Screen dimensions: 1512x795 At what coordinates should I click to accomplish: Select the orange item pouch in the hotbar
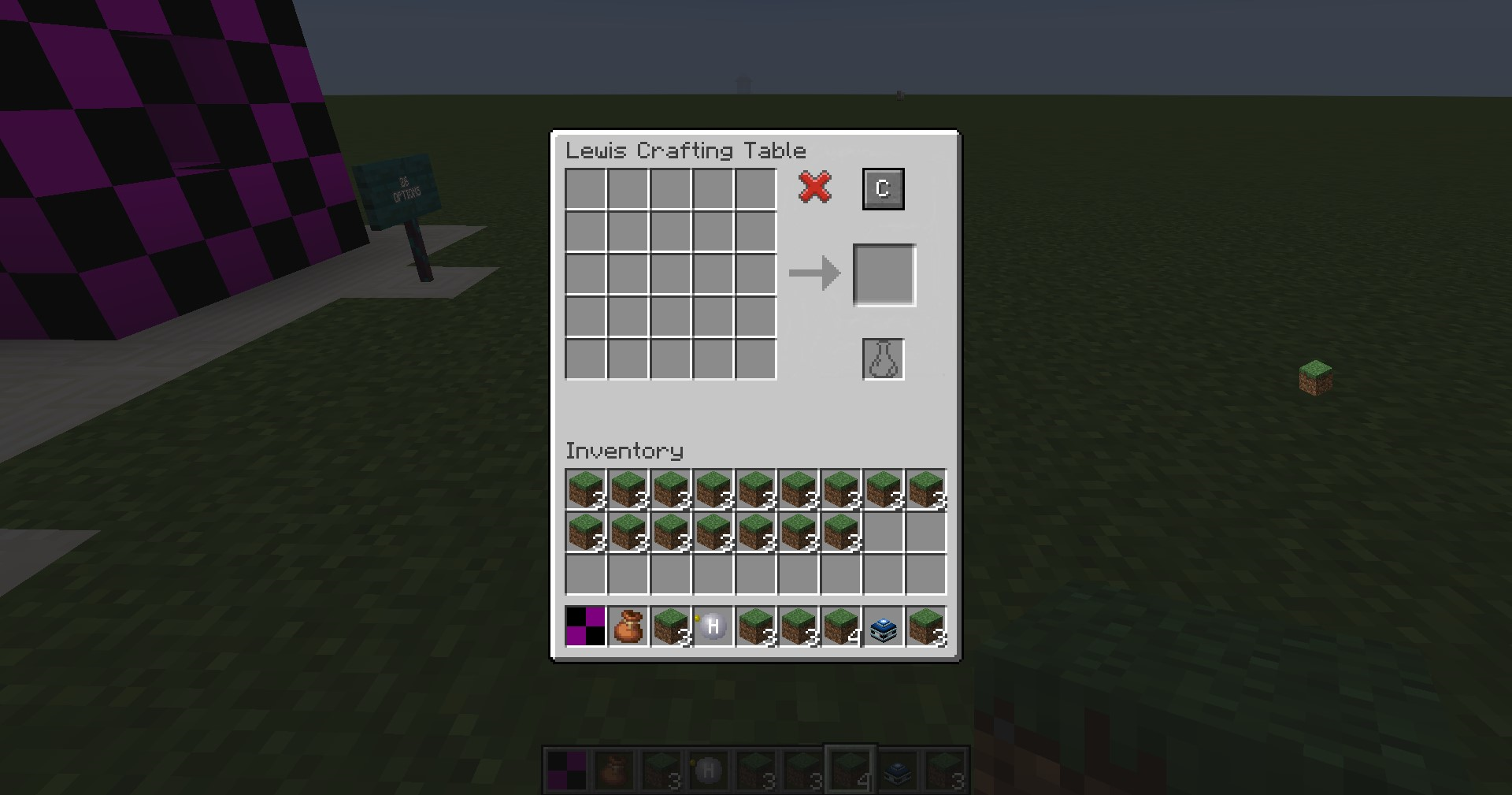(x=626, y=626)
